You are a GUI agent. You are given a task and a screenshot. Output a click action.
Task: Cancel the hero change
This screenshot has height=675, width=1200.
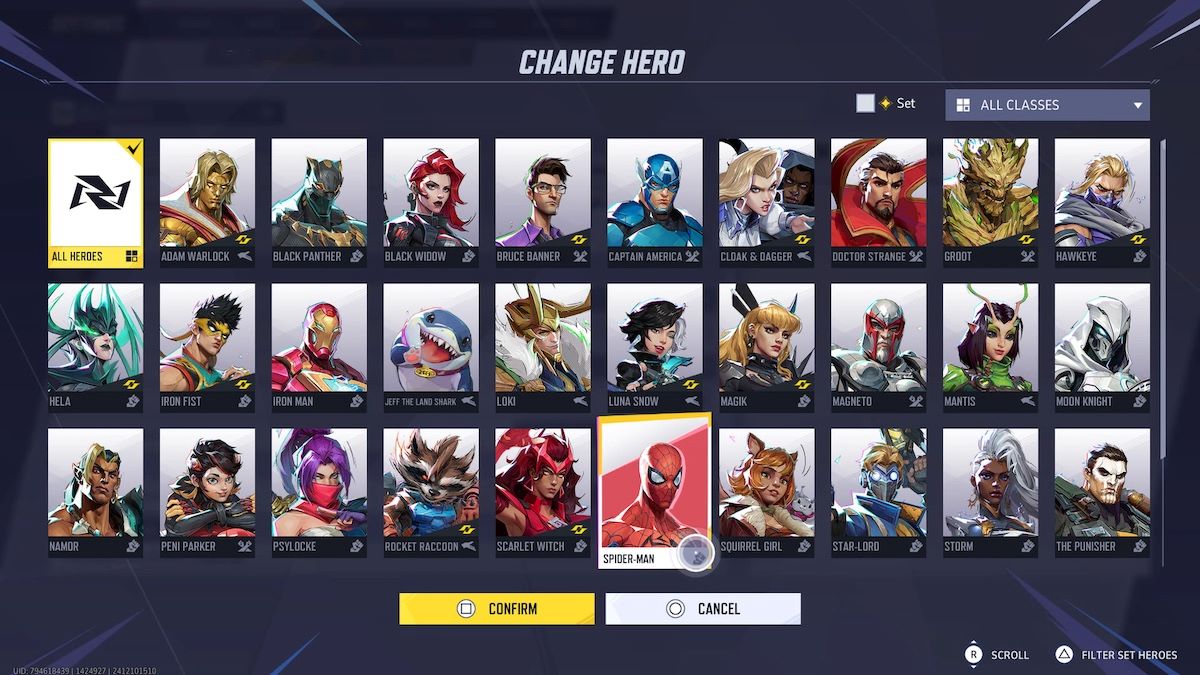[702, 608]
